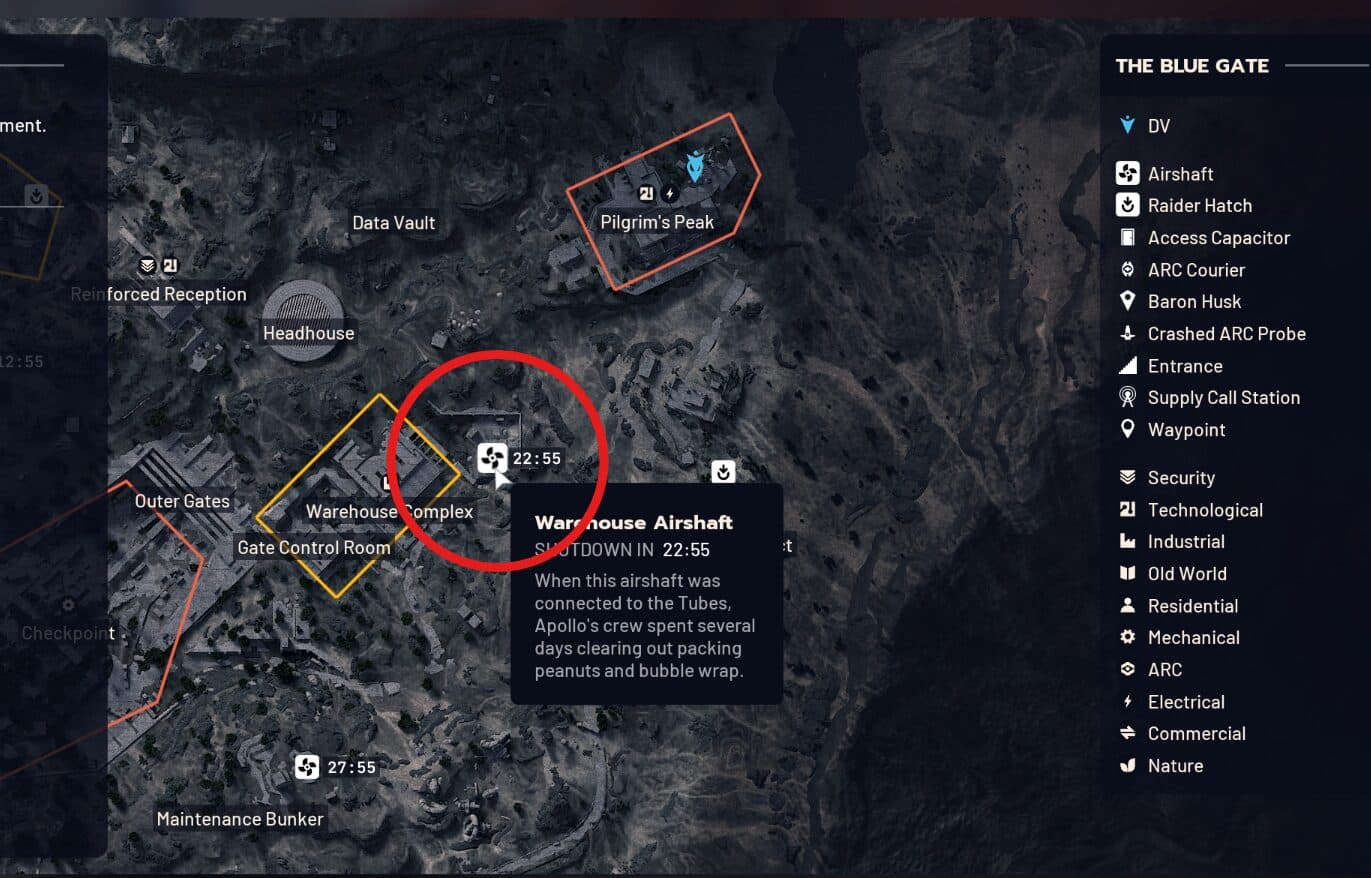
Task: Click the Warehouse Complex map label
Action: click(x=389, y=512)
